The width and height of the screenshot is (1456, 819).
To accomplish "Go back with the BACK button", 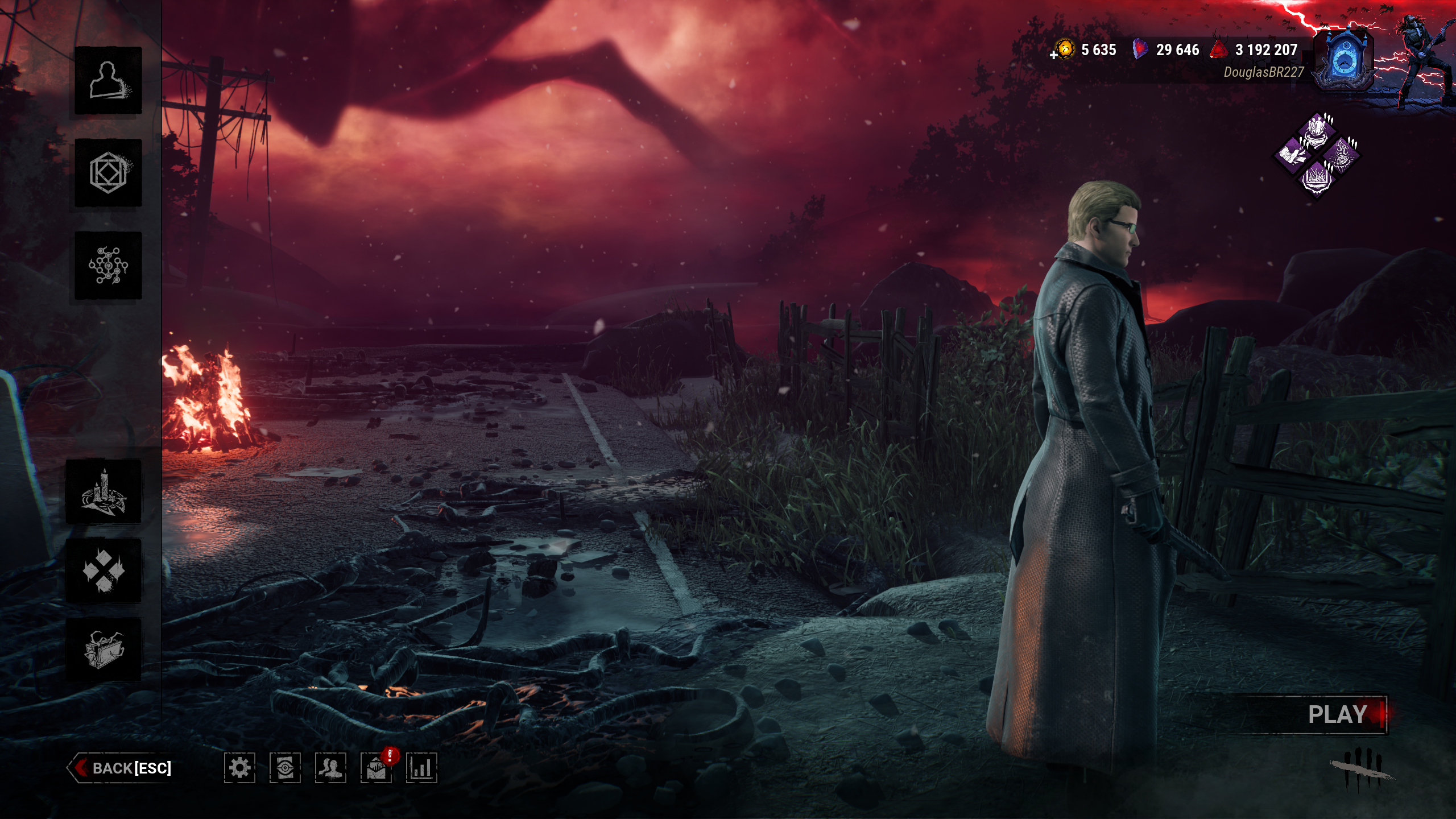I will pyautogui.click(x=122, y=768).
